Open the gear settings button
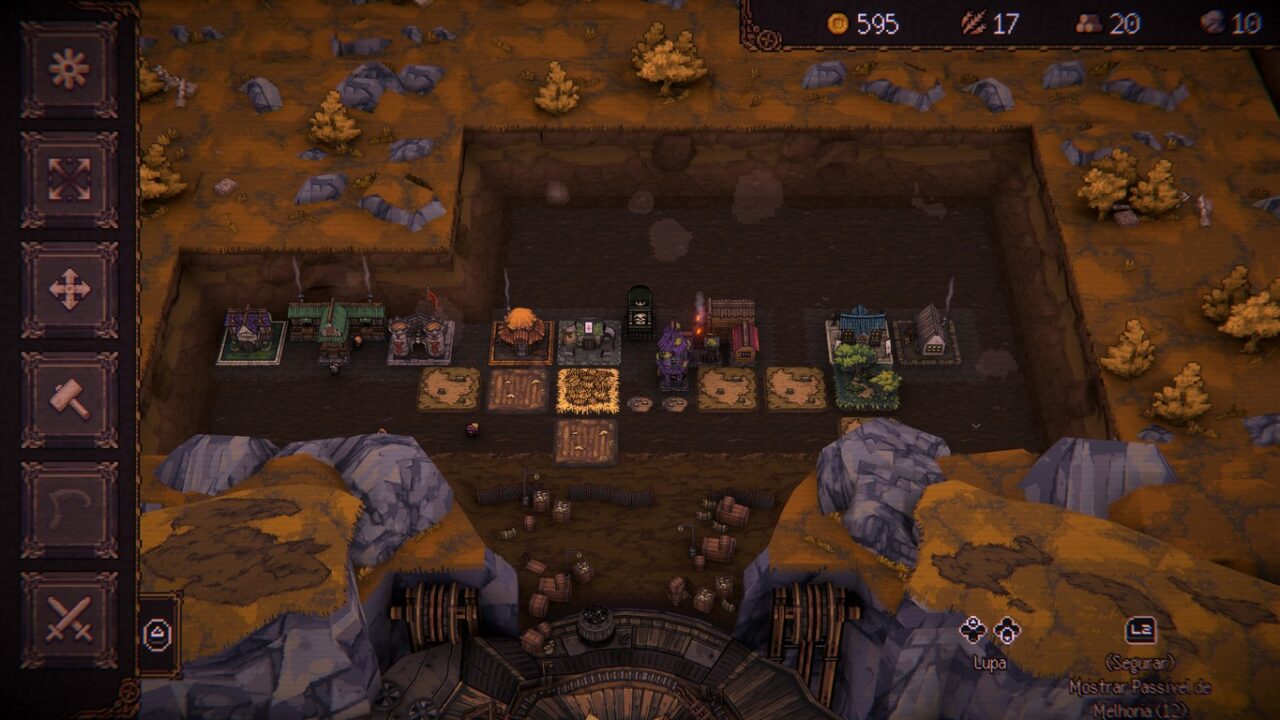 click(x=69, y=69)
